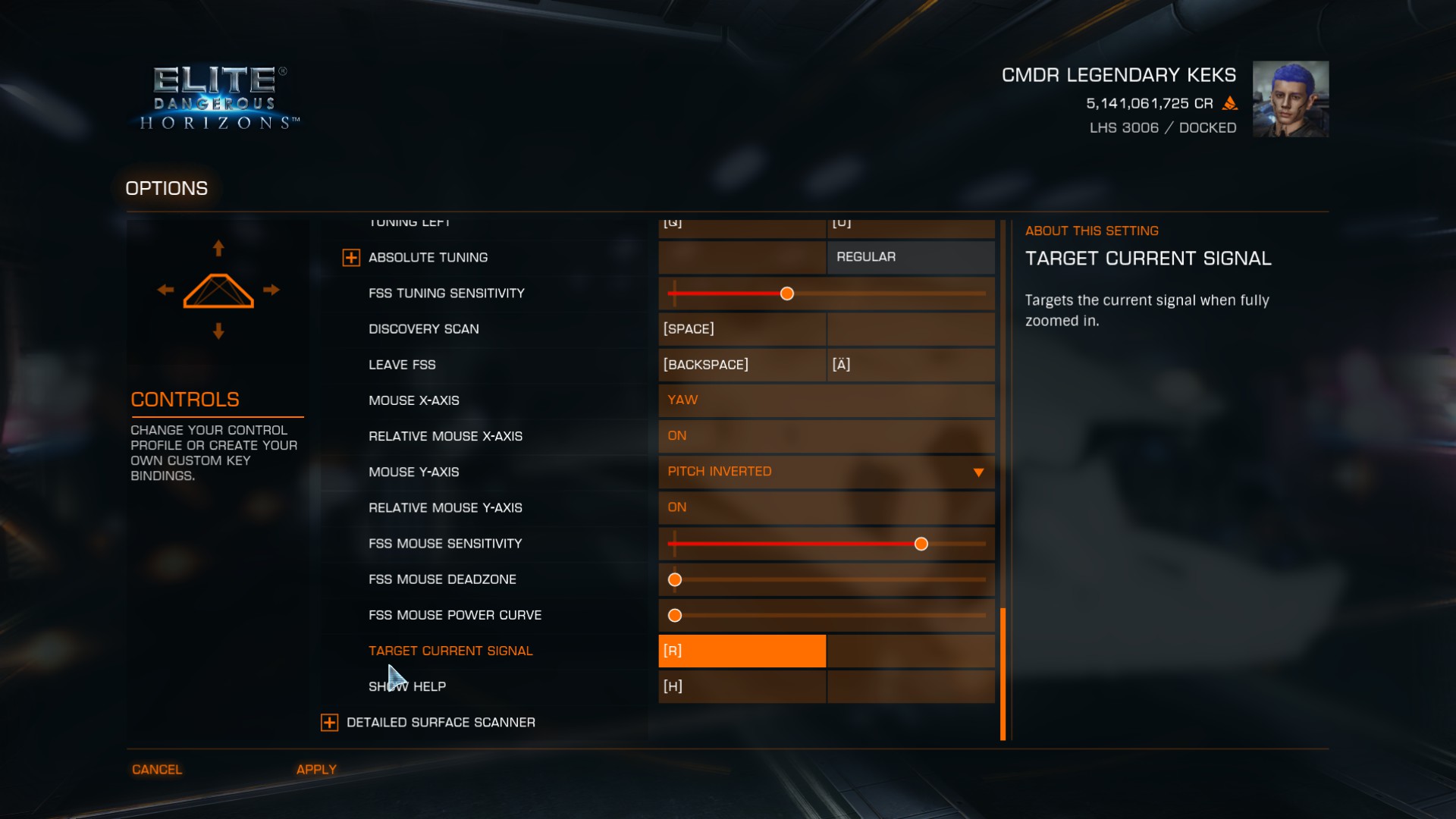This screenshot has width=1456, height=819.
Task: Rebind the Show Help H key
Action: tap(742, 686)
